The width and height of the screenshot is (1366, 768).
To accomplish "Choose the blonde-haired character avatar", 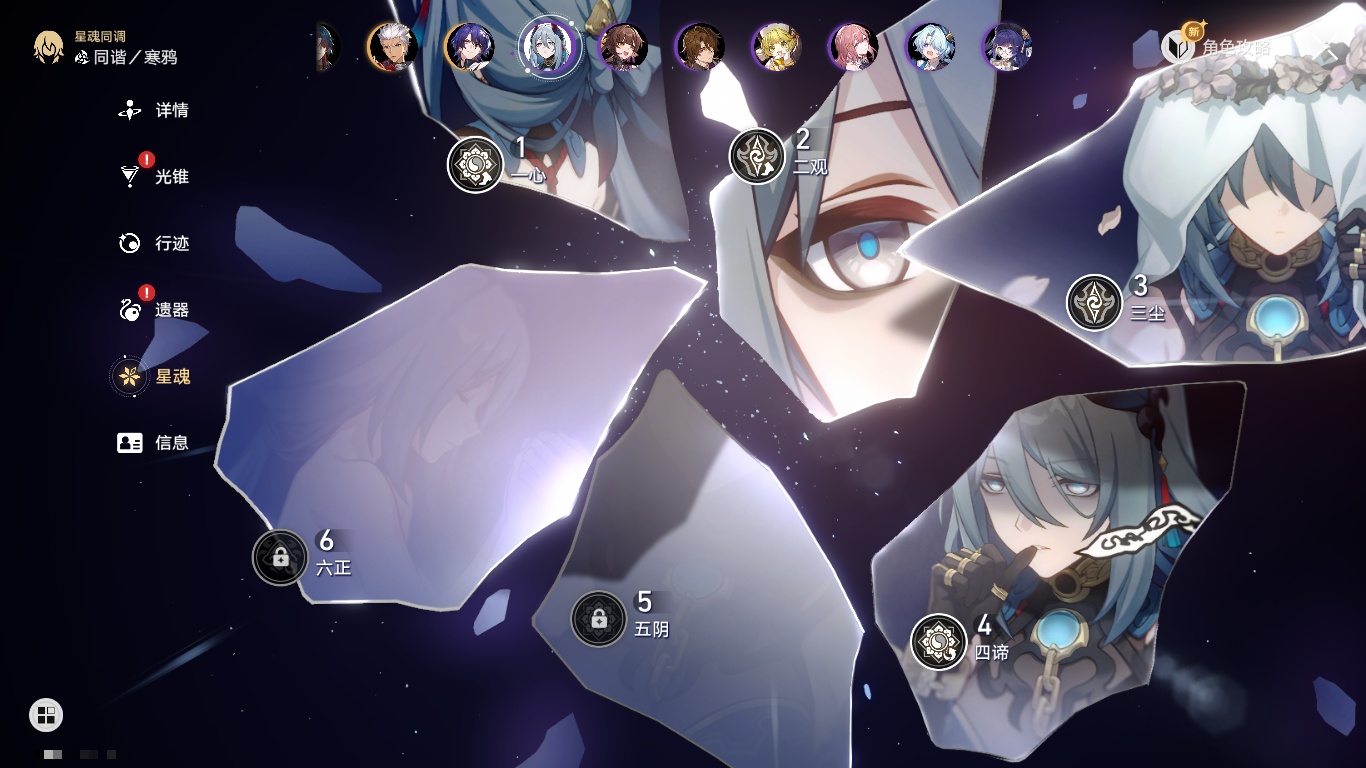I will point(776,47).
